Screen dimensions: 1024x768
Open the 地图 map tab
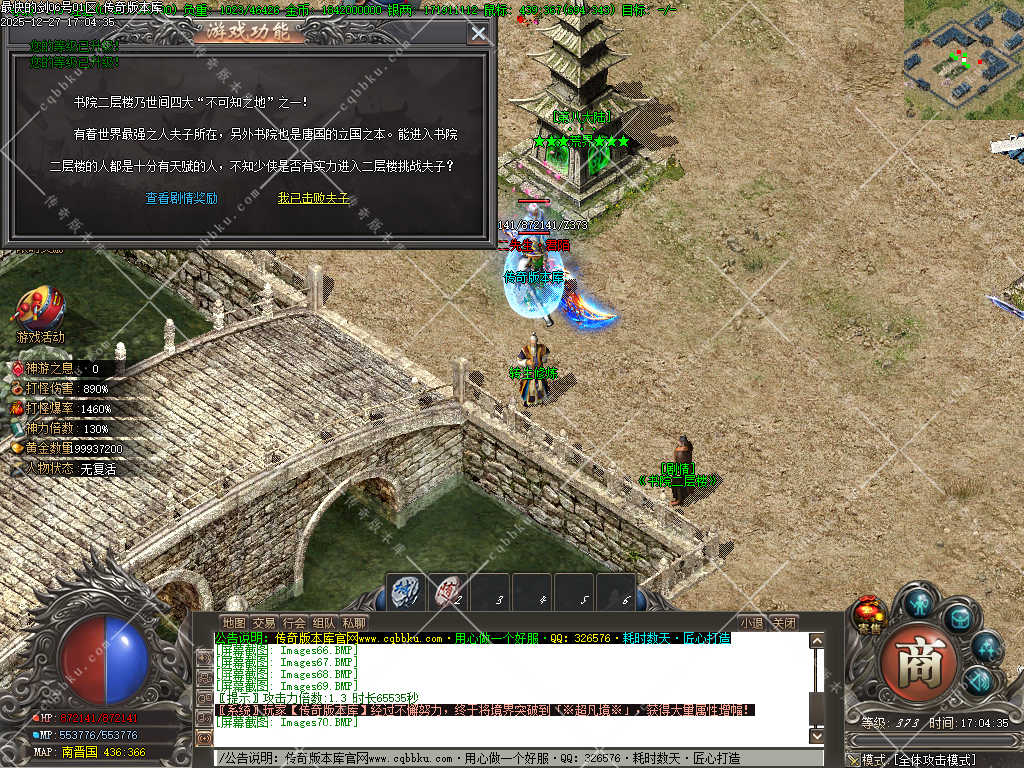[233, 623]
